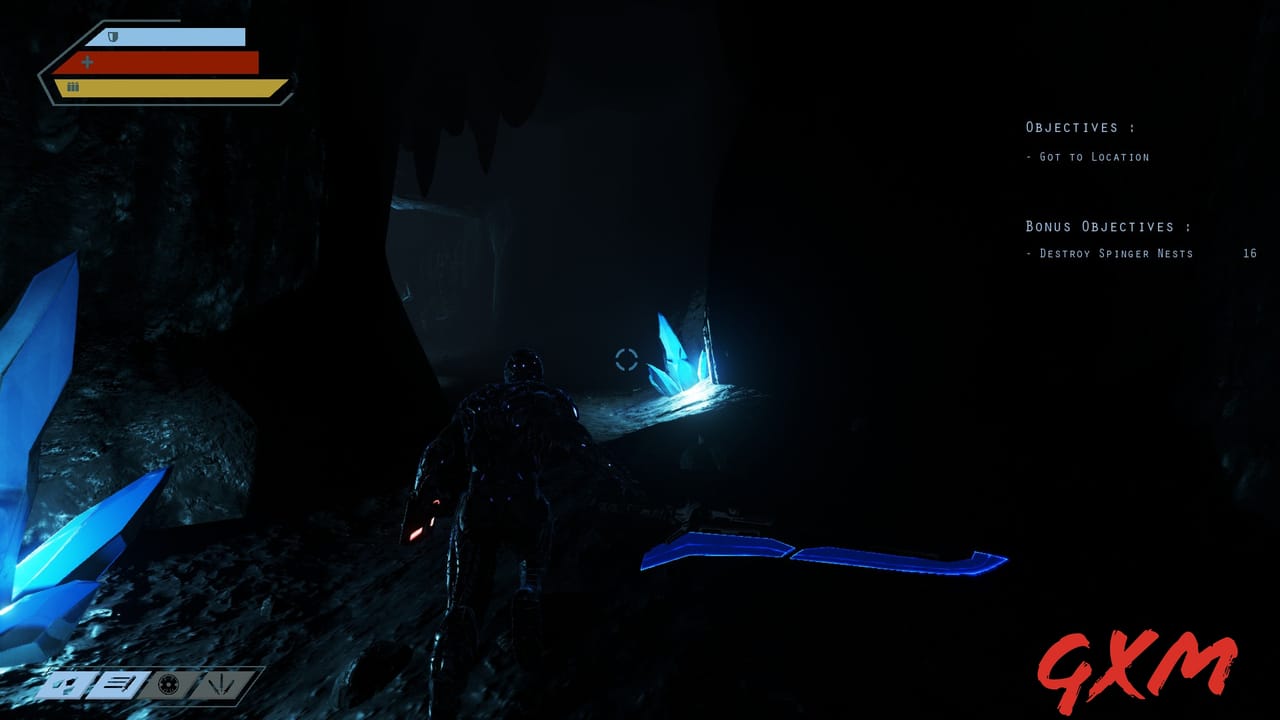Image resolution: width=1280 pixels, height=720 pixels.
Task: Collapse the HUD status bar frame
Action: click(165, 60)
